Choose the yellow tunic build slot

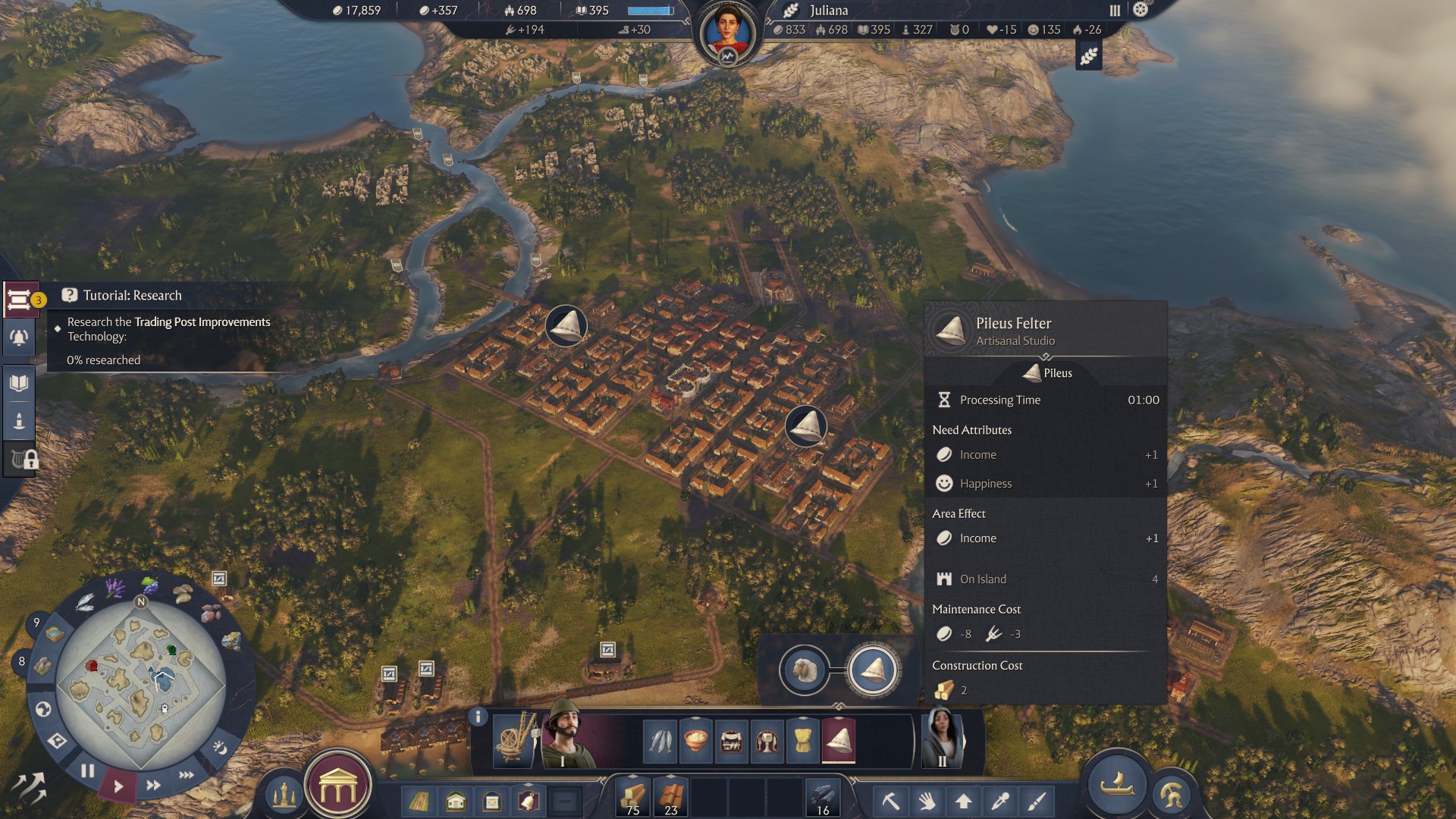[803, 739]
